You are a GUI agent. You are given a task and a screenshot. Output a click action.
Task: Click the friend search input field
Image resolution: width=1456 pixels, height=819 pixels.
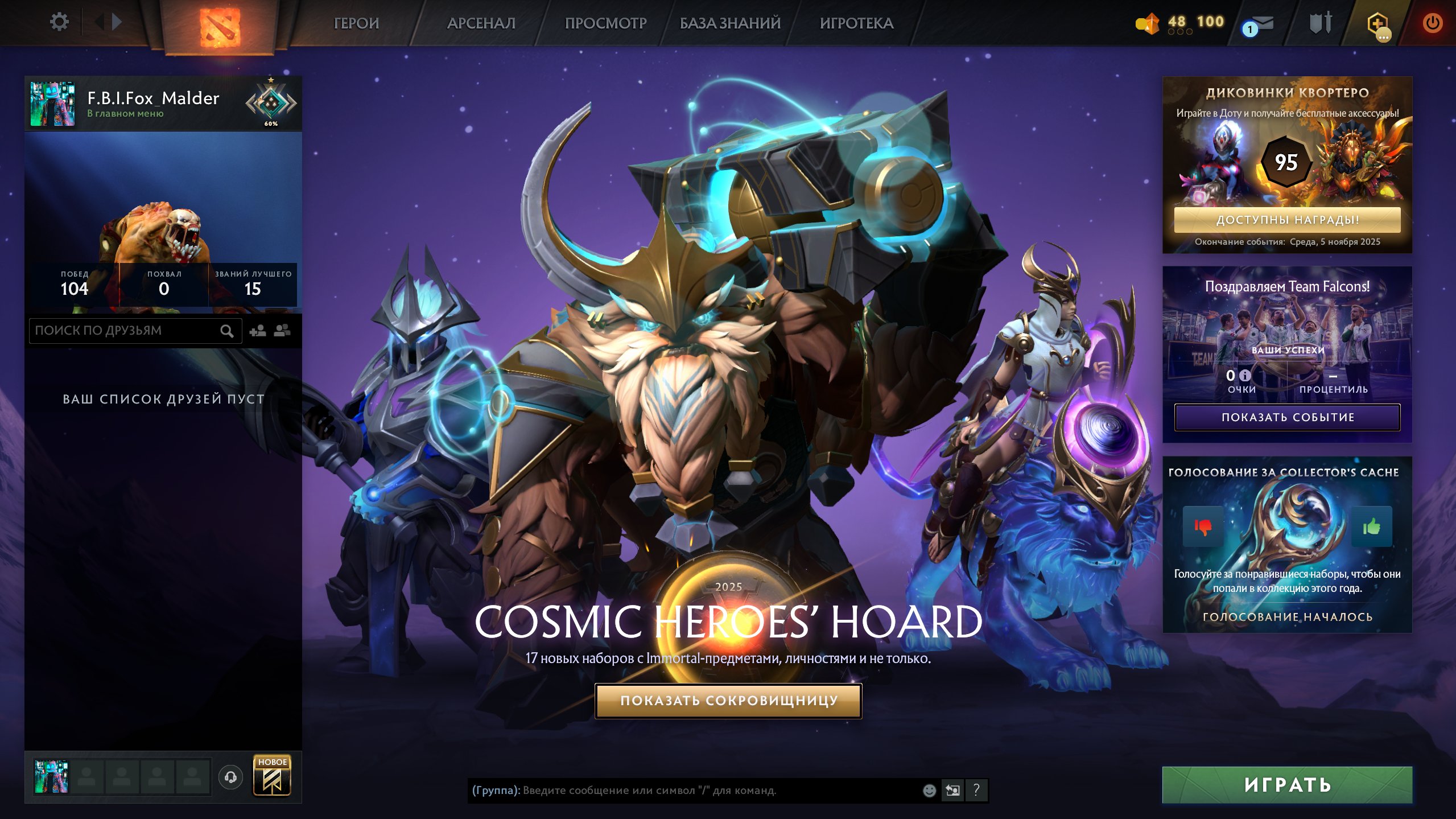(x=125, y=330)
